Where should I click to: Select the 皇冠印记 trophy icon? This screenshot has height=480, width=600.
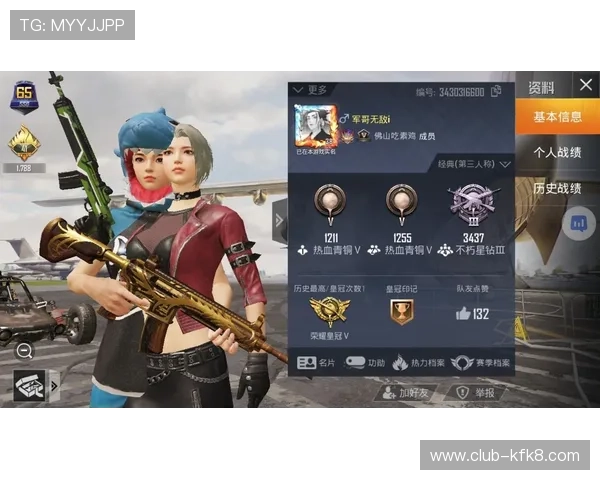pyautogui.click(x=400, y=313)
